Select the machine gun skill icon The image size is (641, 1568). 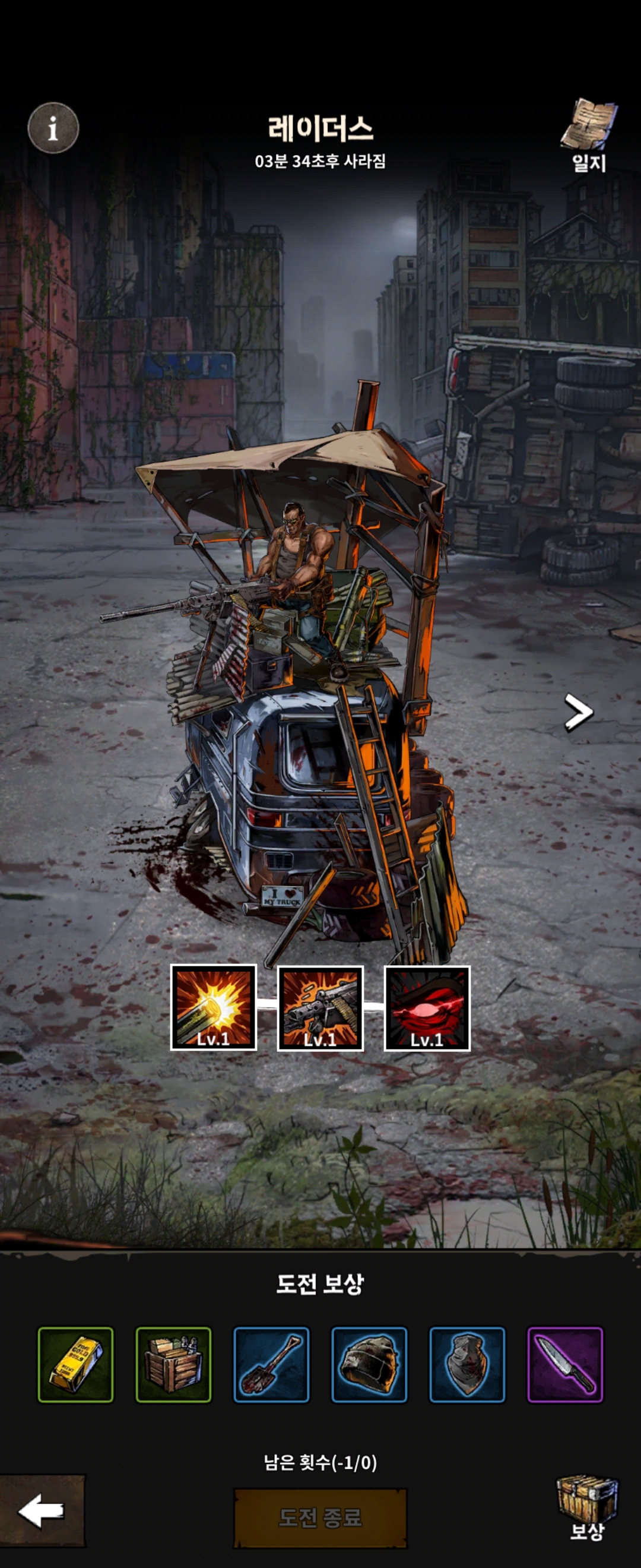(x=320, y=1007)
